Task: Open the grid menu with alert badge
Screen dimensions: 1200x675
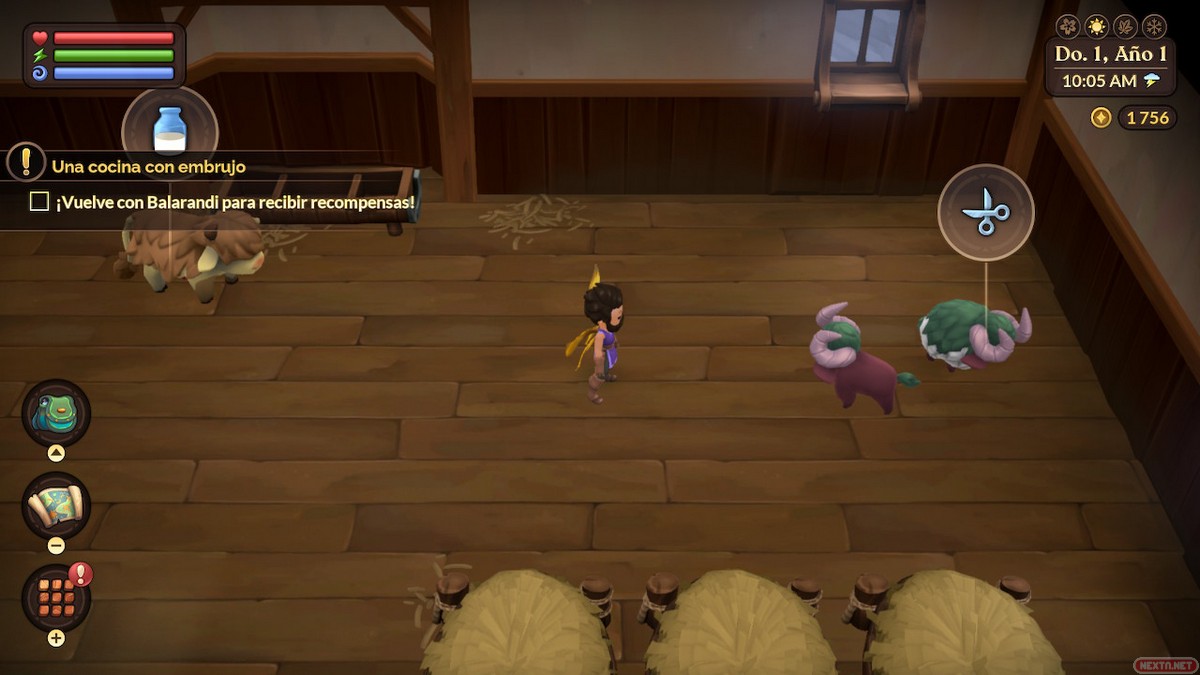Action: pyautogui.click(x=56, y=597)
